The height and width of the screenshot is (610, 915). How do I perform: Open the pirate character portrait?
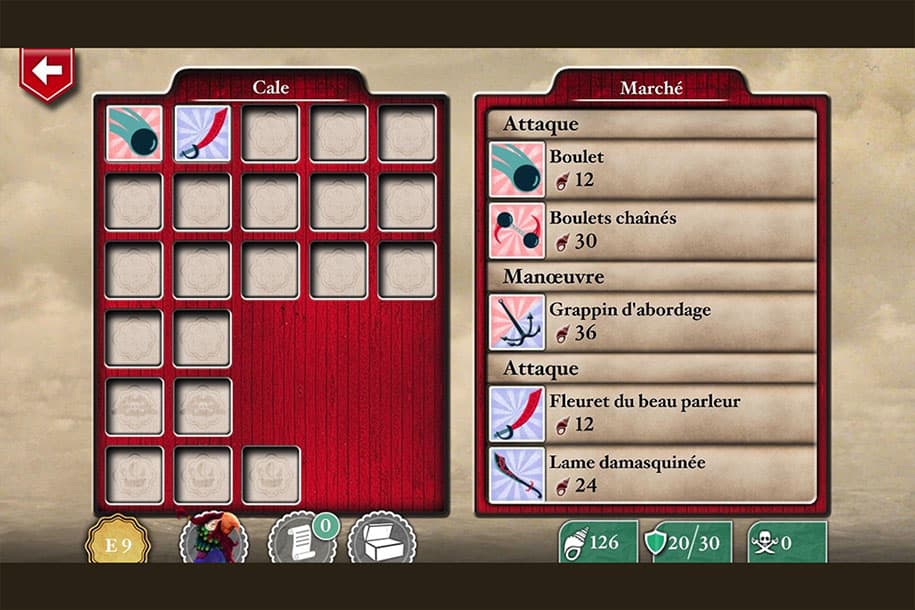click(x=214, y=541)
